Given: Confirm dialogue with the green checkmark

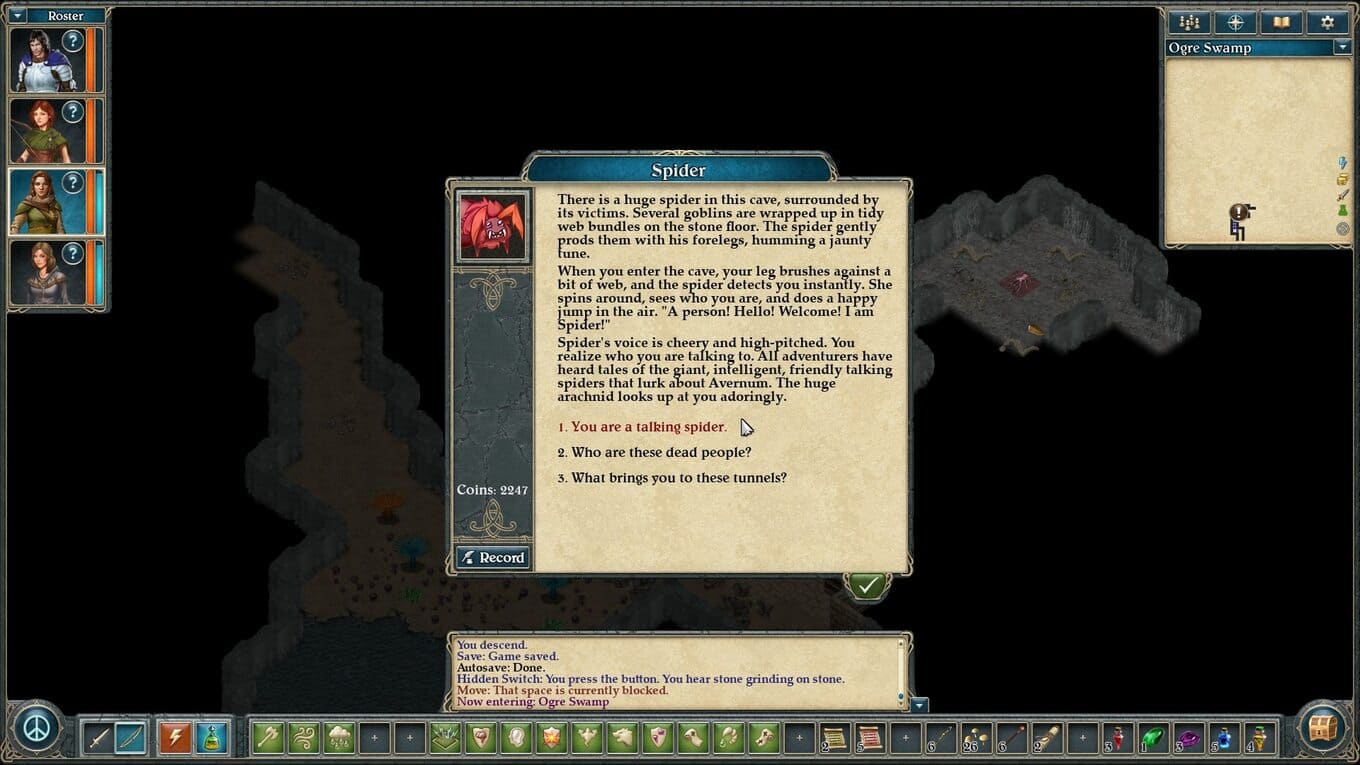Looking at the screenshot, I should [866, 585].
